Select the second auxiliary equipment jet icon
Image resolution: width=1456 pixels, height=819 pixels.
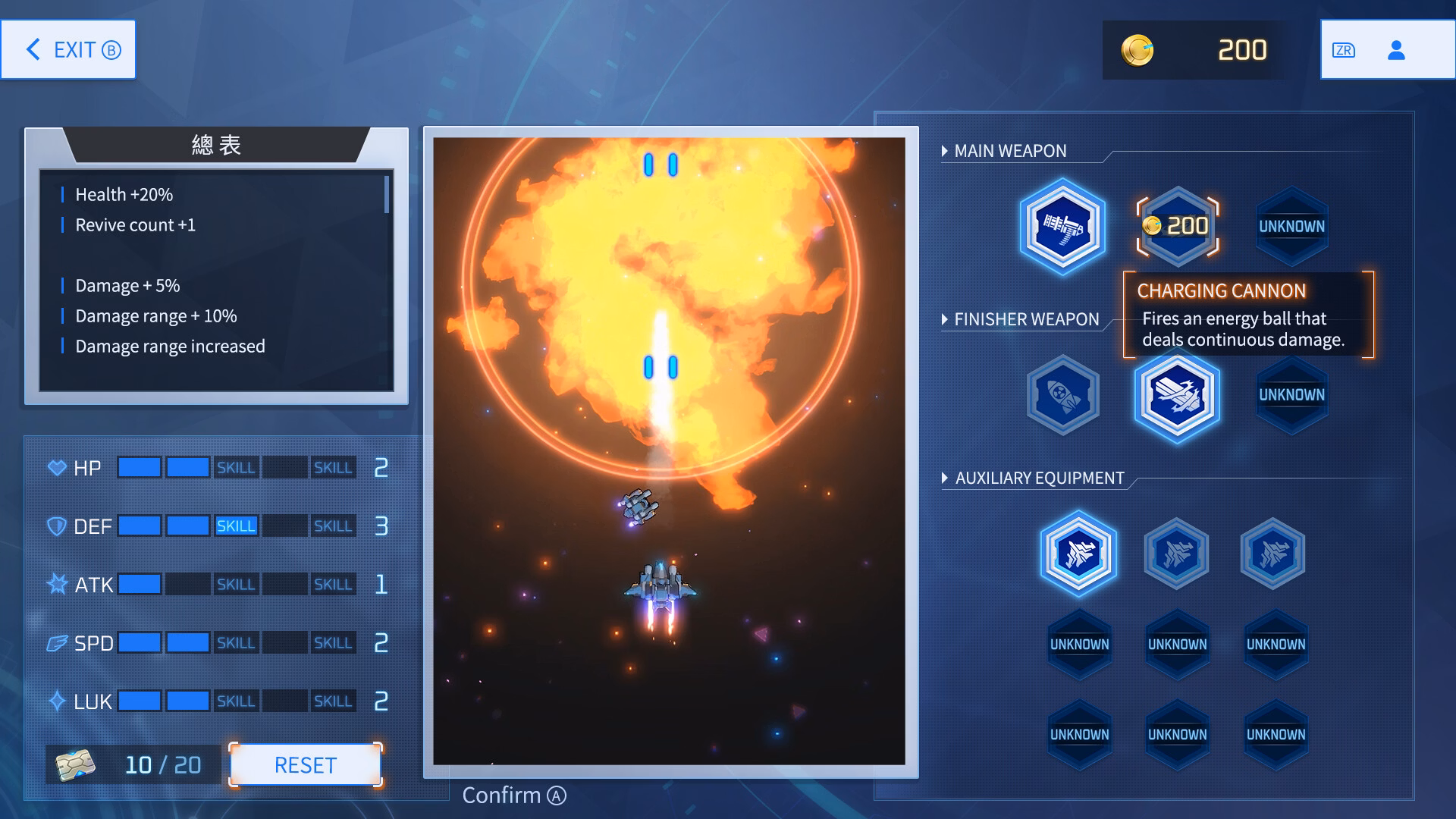(1177, 553)
